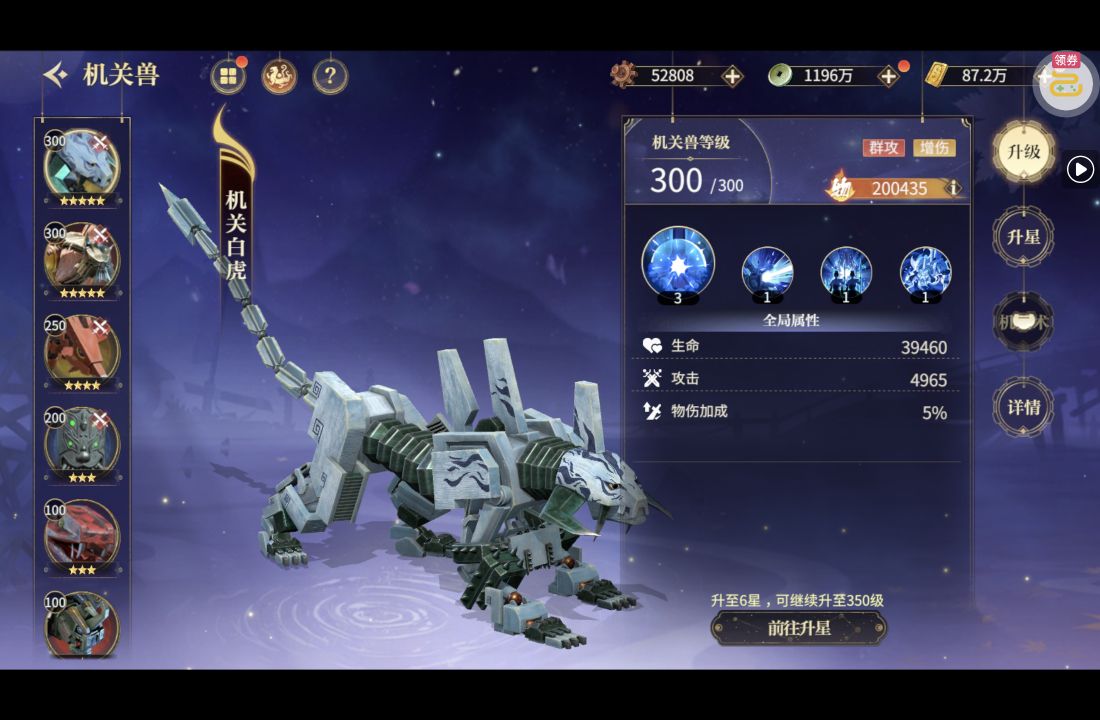Select the level 3 main skill icon
The image size is (1100, 720).
(678, 264)
